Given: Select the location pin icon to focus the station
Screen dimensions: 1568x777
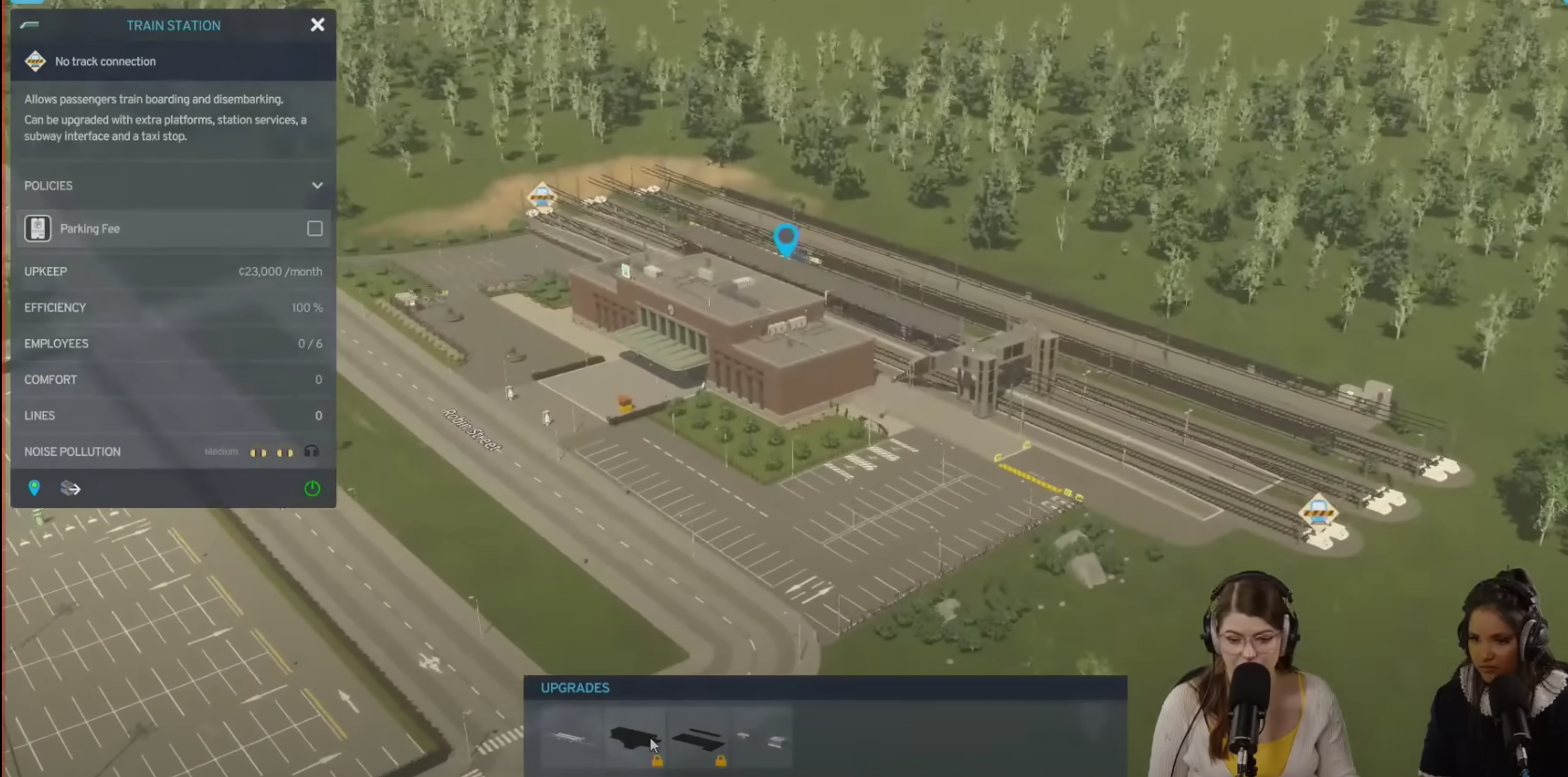Looking at the screenshot, I should pos(35,487).
